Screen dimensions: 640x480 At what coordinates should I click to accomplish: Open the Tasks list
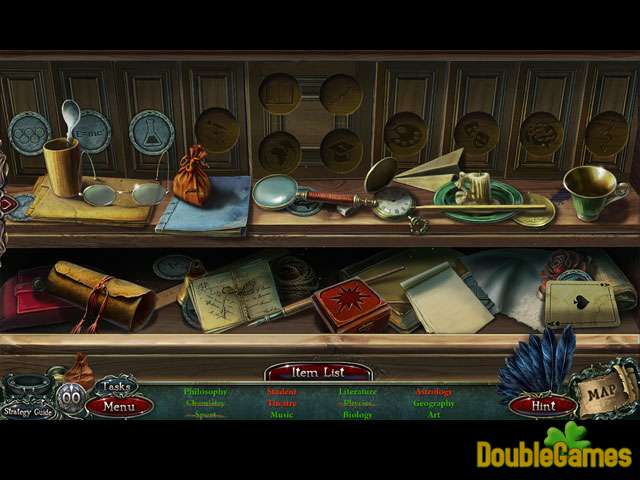tap(116, 387)
